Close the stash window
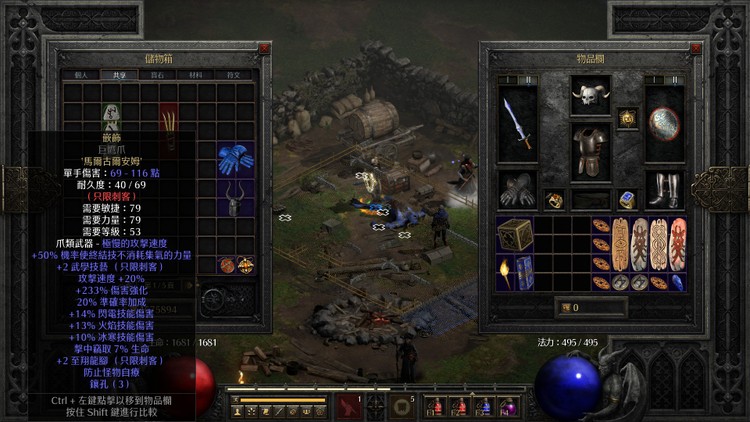Screen dimensions: 750x422 pyautogui.click(x=264, y=48)
